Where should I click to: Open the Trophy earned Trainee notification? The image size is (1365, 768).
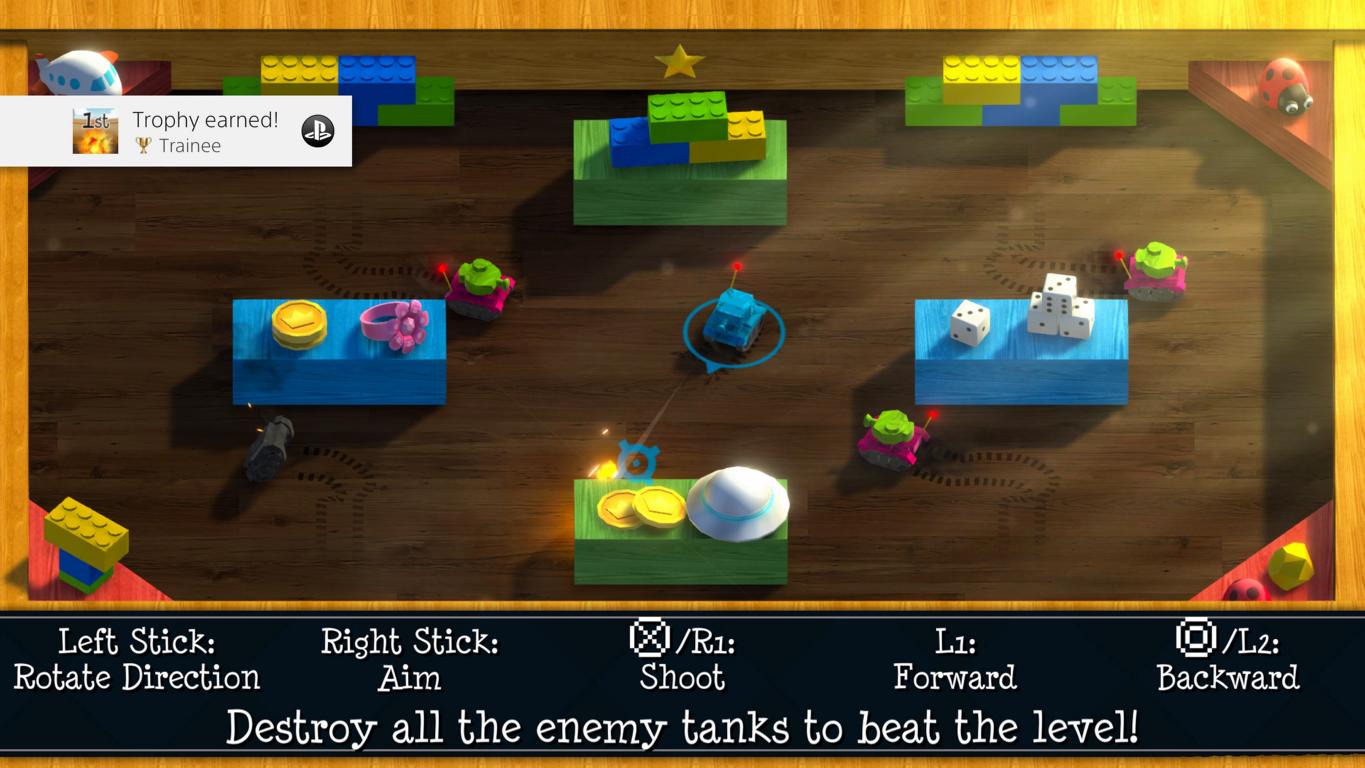pos(205,131)
